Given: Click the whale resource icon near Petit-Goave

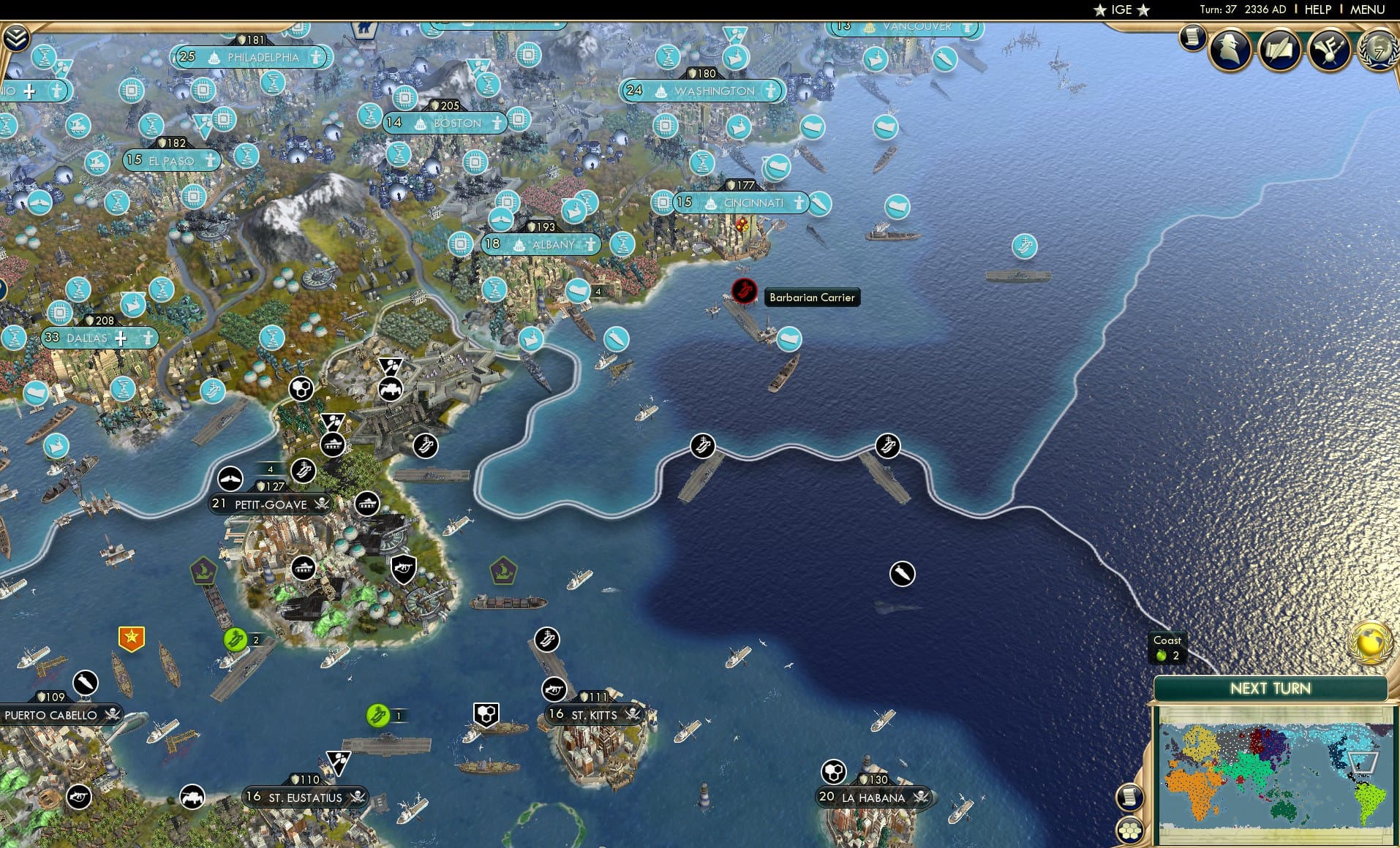Looking at the screenshot, I should [230, 479].
